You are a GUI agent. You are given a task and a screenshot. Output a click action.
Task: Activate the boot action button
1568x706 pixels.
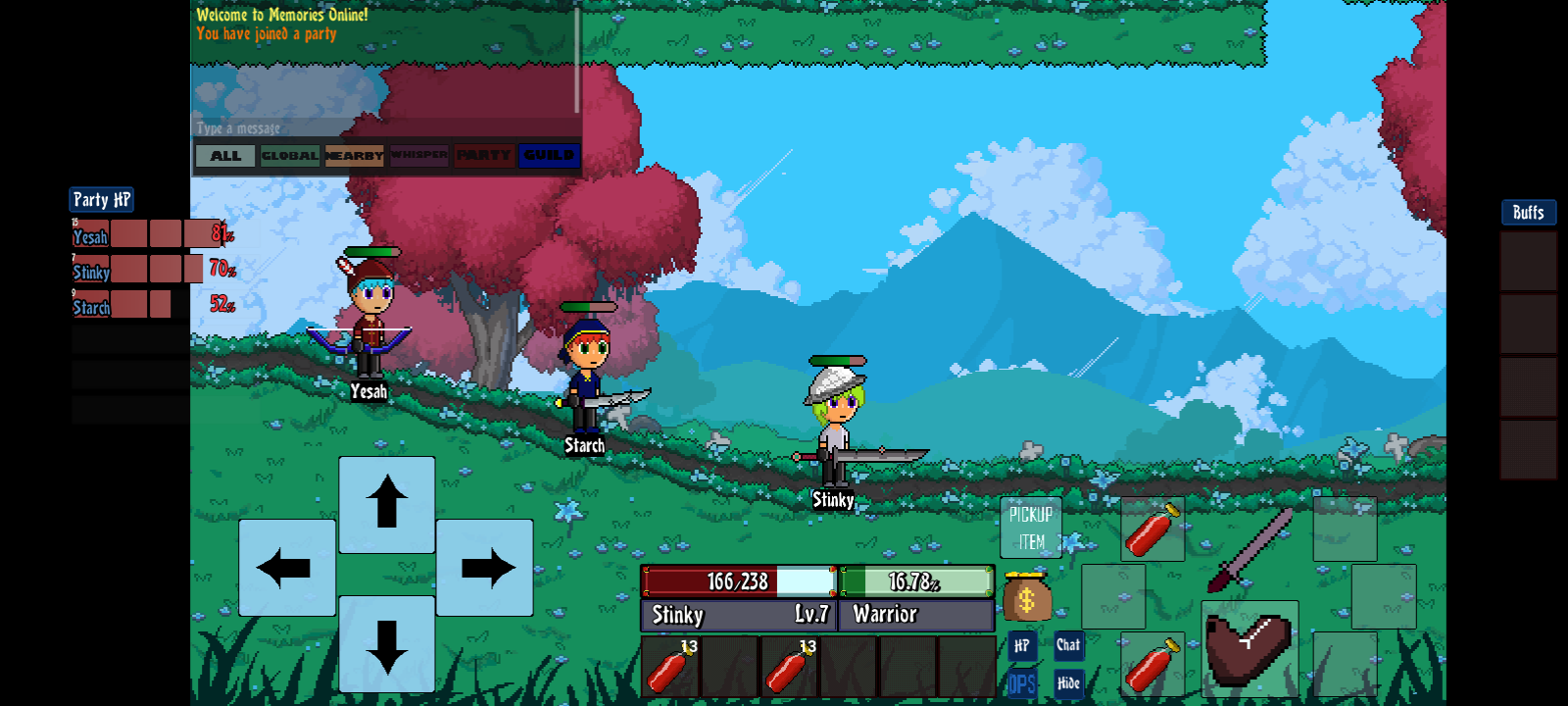click(1249, 647)
